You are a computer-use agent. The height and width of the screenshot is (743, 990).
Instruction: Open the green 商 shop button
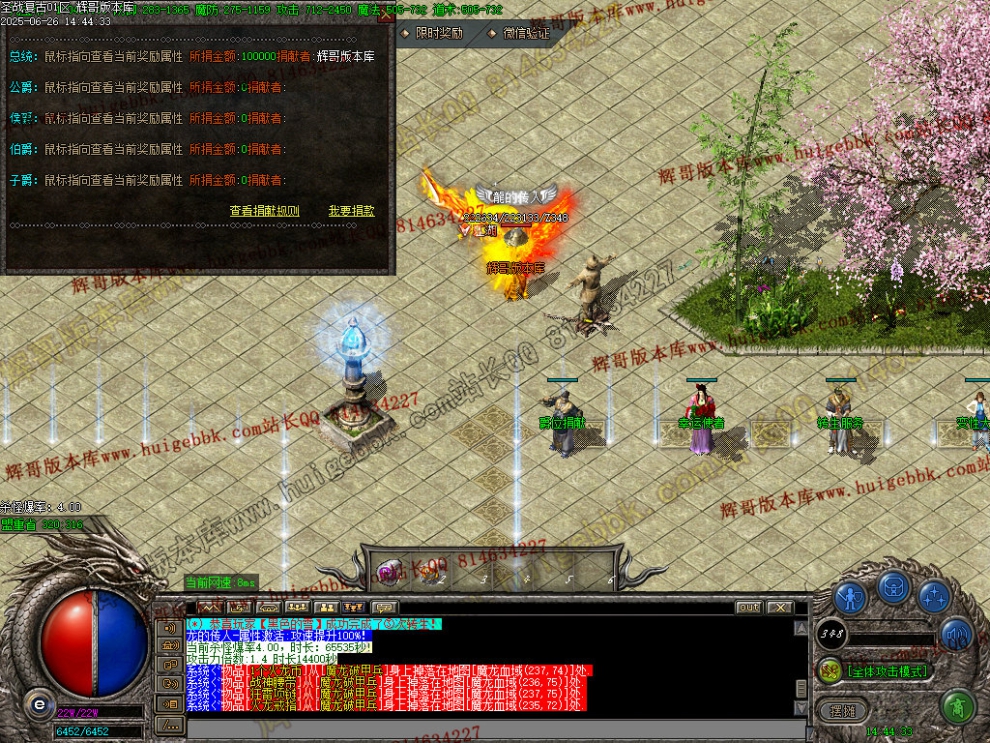tap(958, 707)
